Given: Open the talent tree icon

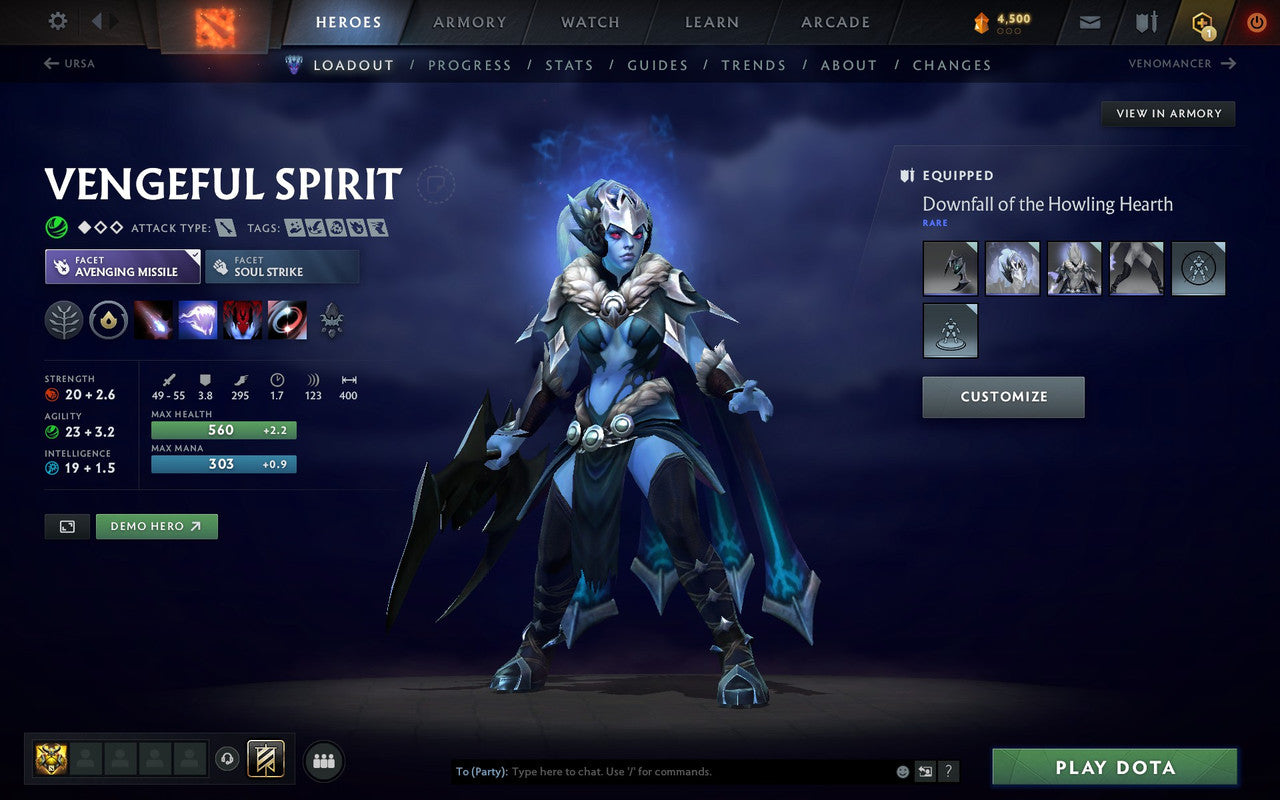Looking at the screenshot, I should click(62, 320).
